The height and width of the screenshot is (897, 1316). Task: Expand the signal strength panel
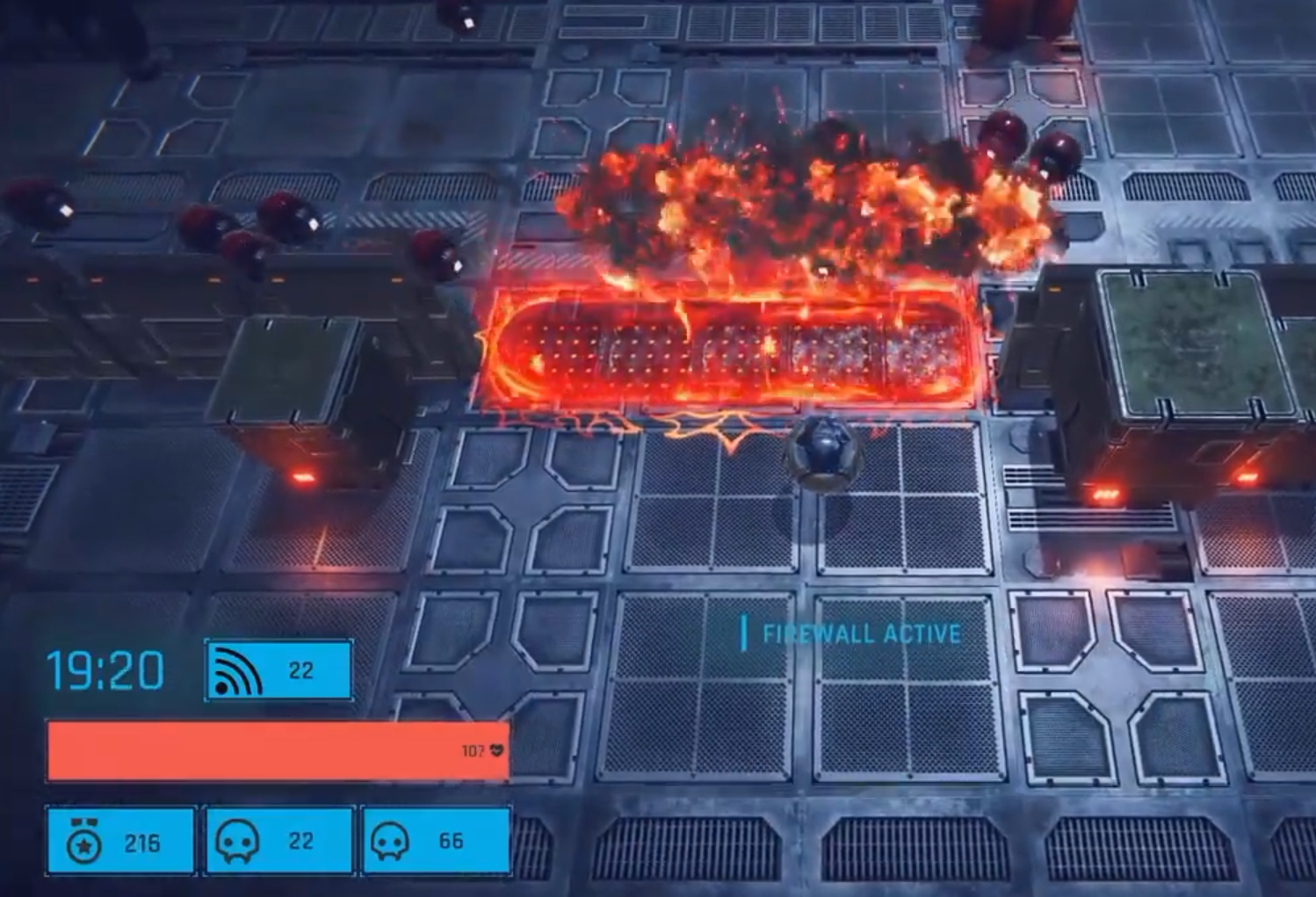(278, 670)
